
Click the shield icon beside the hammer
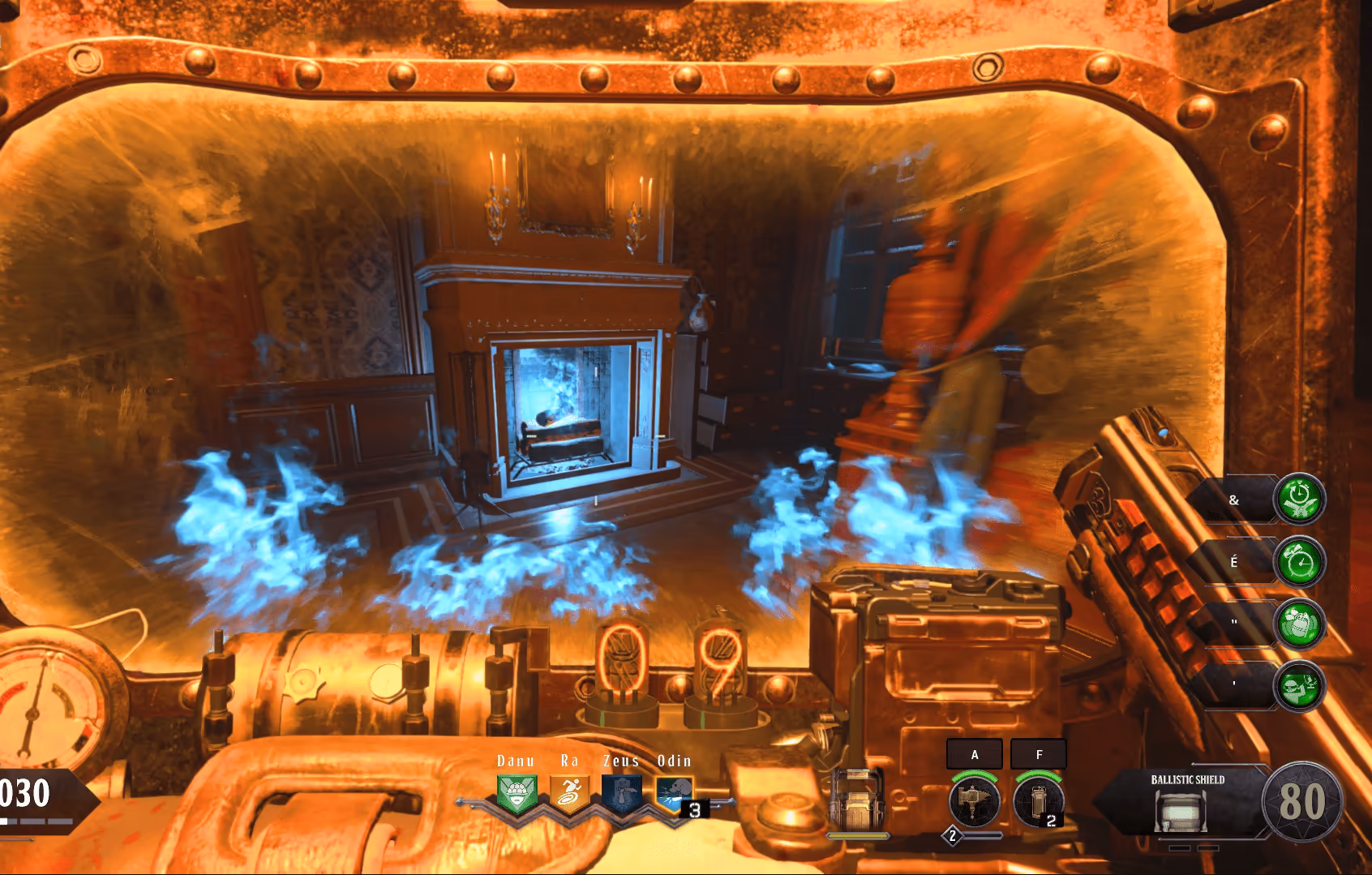pos(858,800)
